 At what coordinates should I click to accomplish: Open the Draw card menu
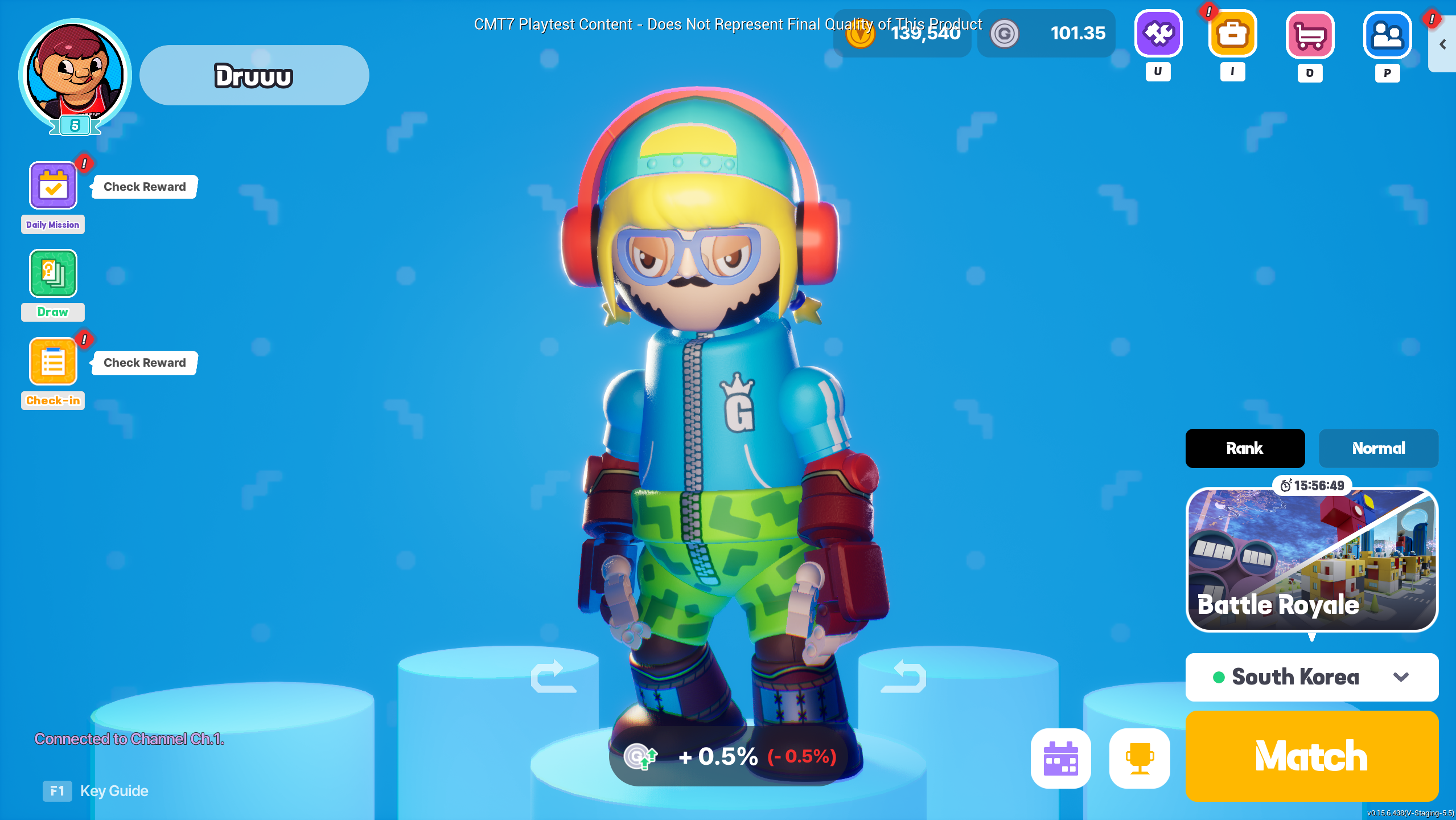53,273
